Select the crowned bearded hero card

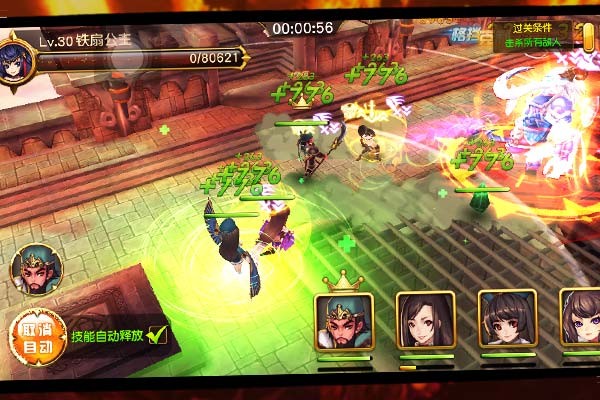[344, 320]
